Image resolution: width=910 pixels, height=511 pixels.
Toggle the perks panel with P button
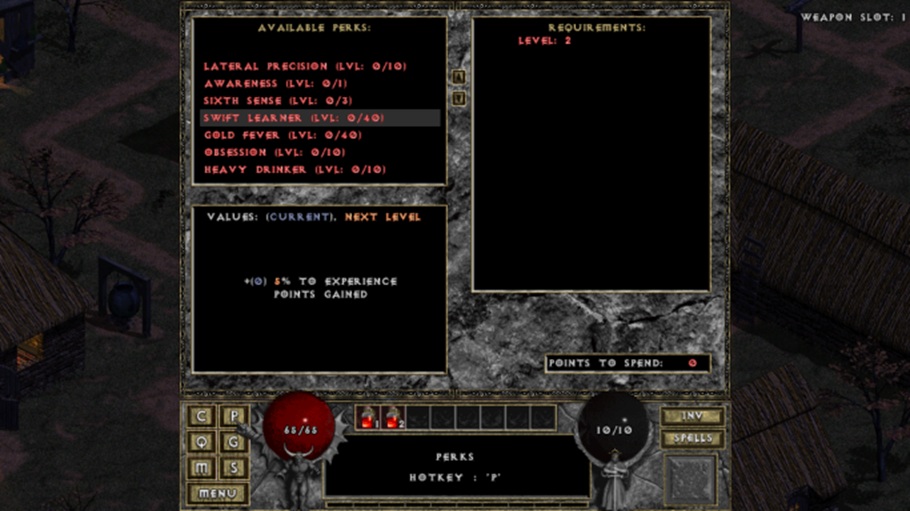tap(234, 417)
